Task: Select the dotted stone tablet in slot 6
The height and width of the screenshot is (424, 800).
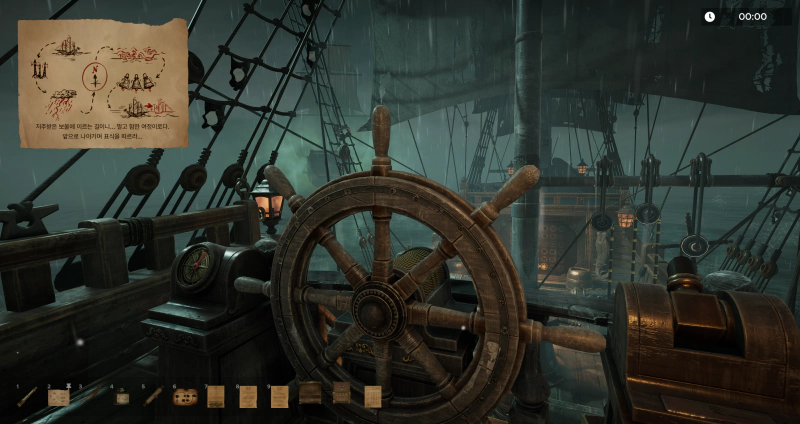Action: tap(184, 397)
